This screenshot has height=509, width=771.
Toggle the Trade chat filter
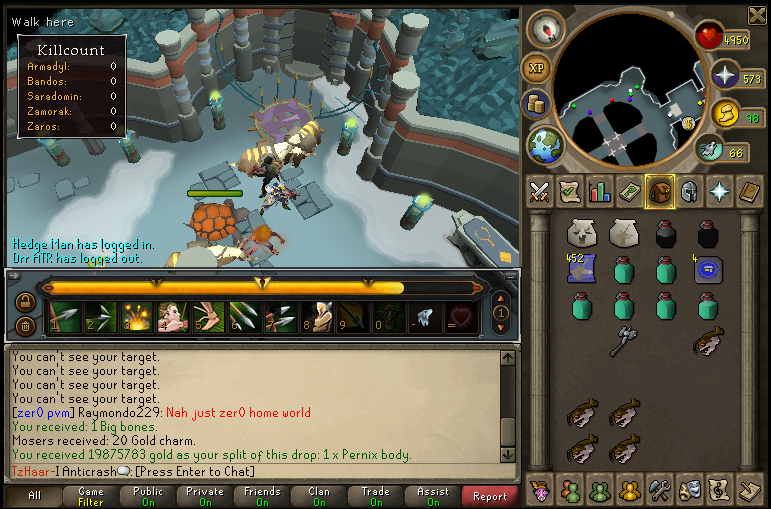(x=376, y=495)
